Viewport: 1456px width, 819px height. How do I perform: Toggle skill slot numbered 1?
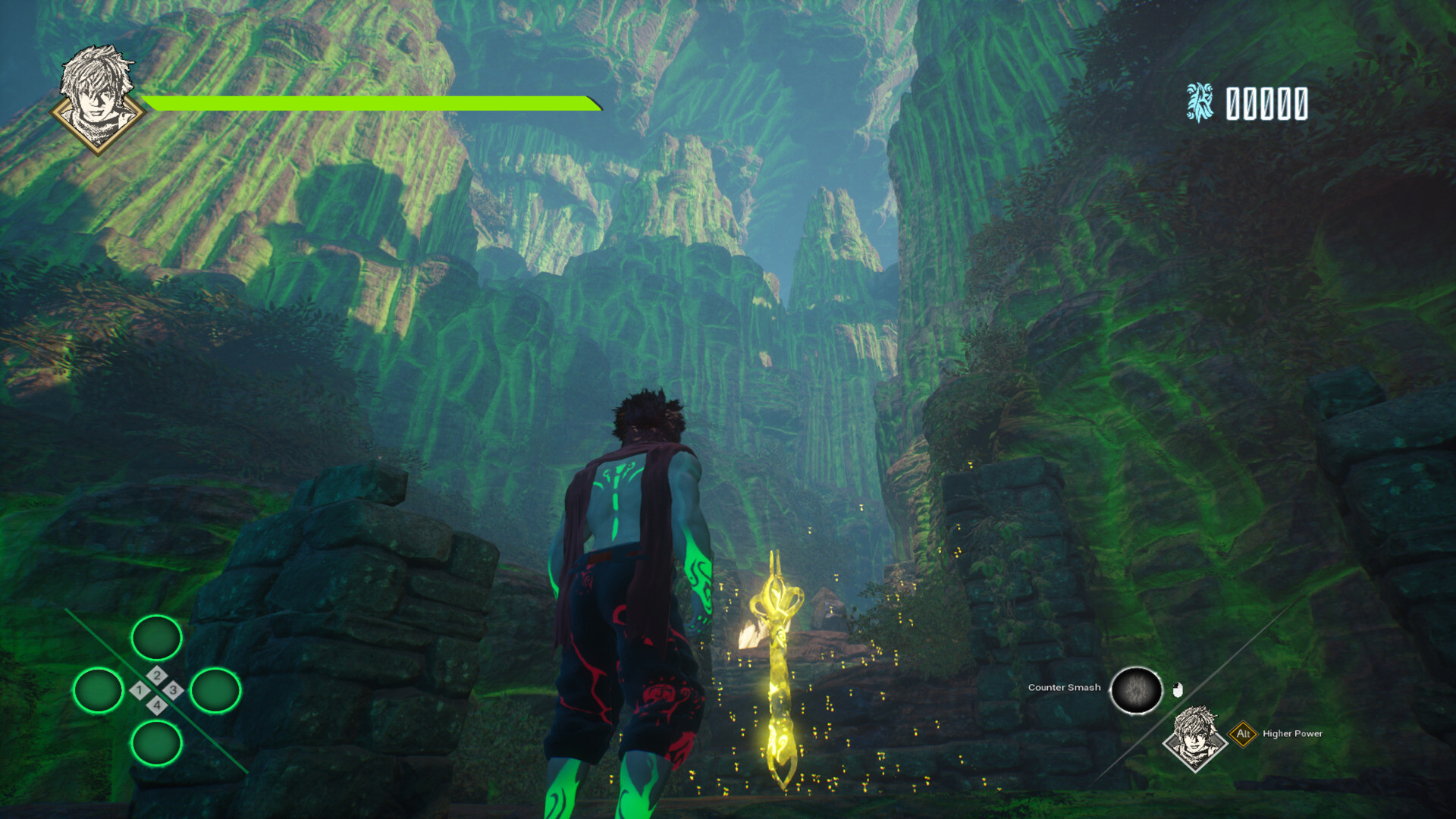click(x=140, y=689)
